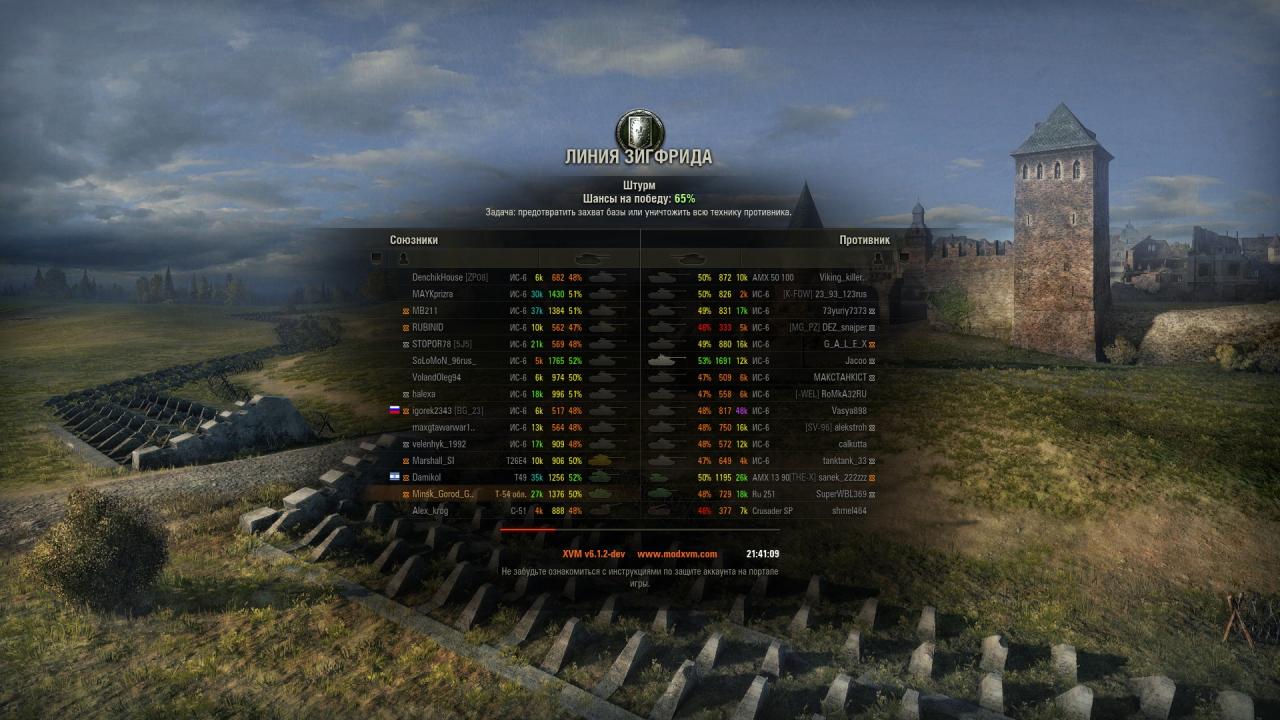Choose ally SoLoMoN_96rus_ from the team list

pos(443,360)
